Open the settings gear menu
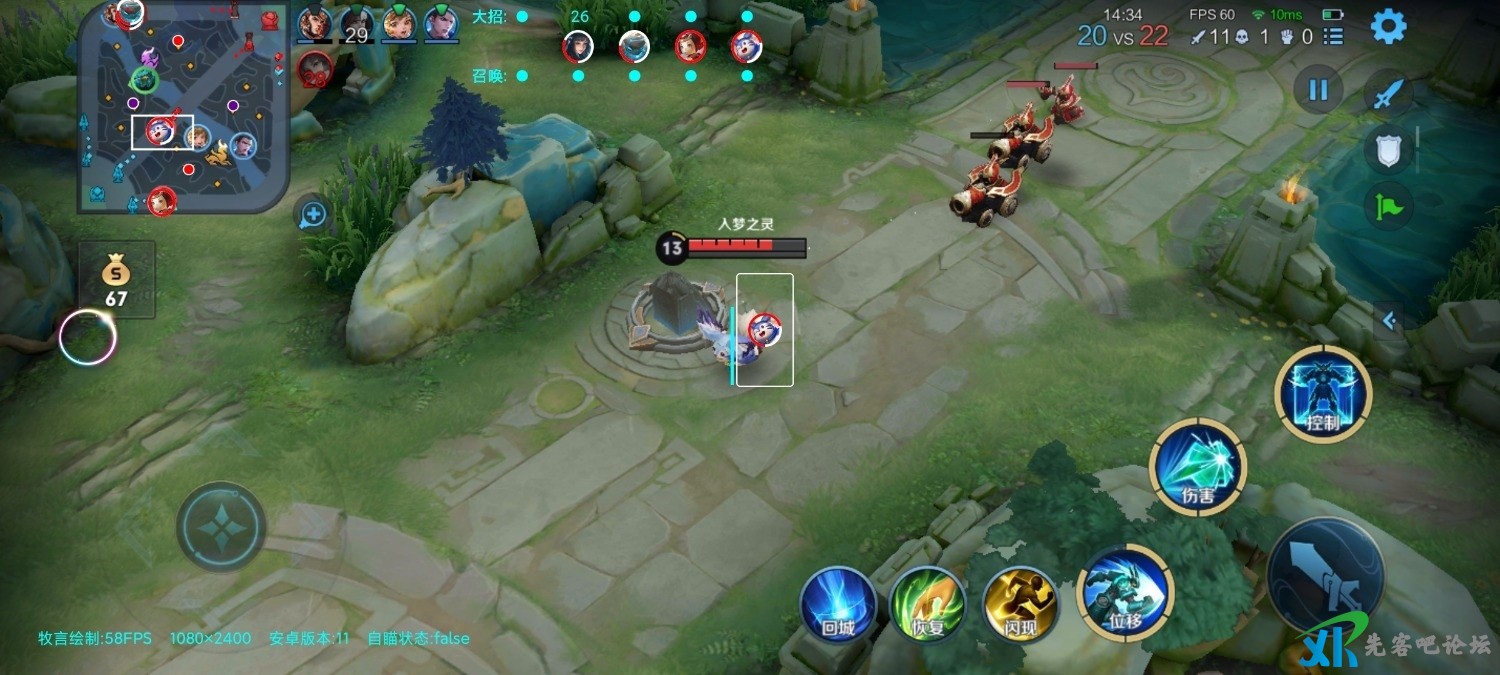Viewport: 1500px width, 675px height. pyautogui.click(x=1388, y=27)
